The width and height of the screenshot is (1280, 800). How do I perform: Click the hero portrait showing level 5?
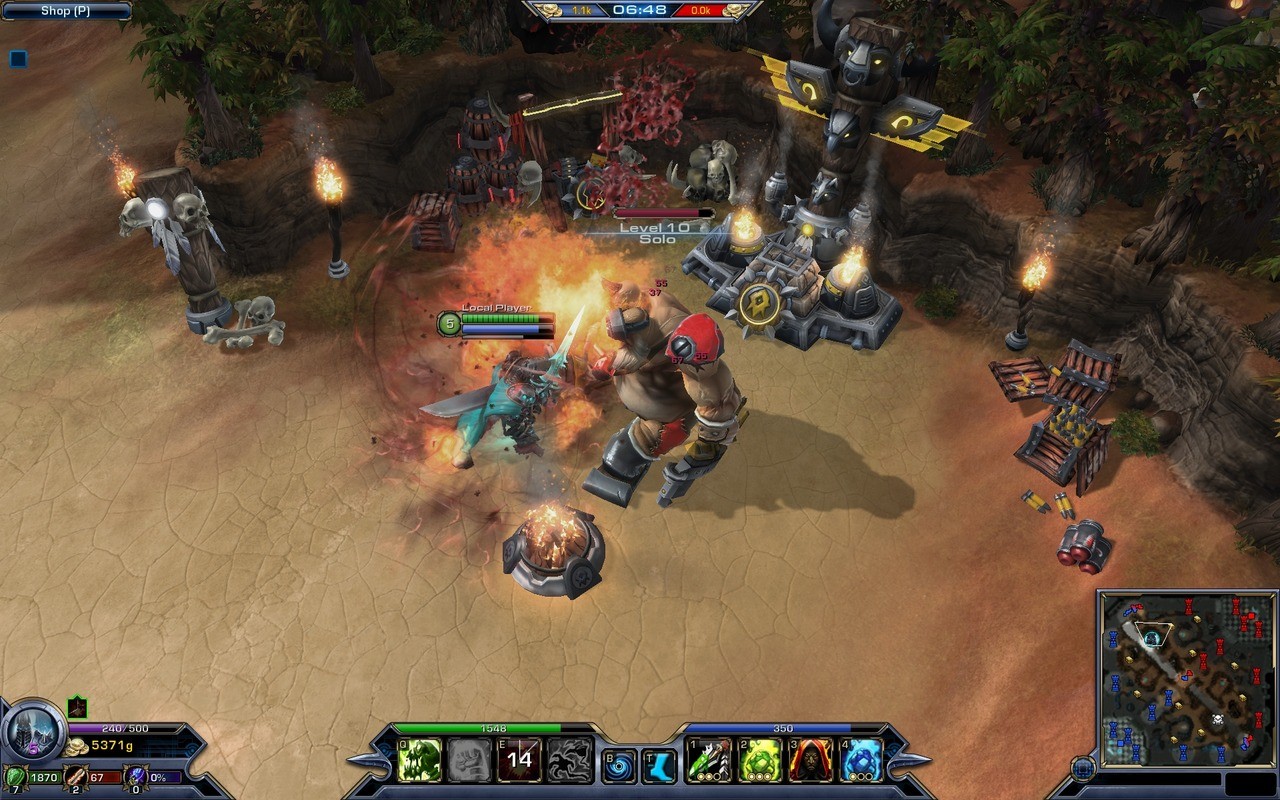33,732
